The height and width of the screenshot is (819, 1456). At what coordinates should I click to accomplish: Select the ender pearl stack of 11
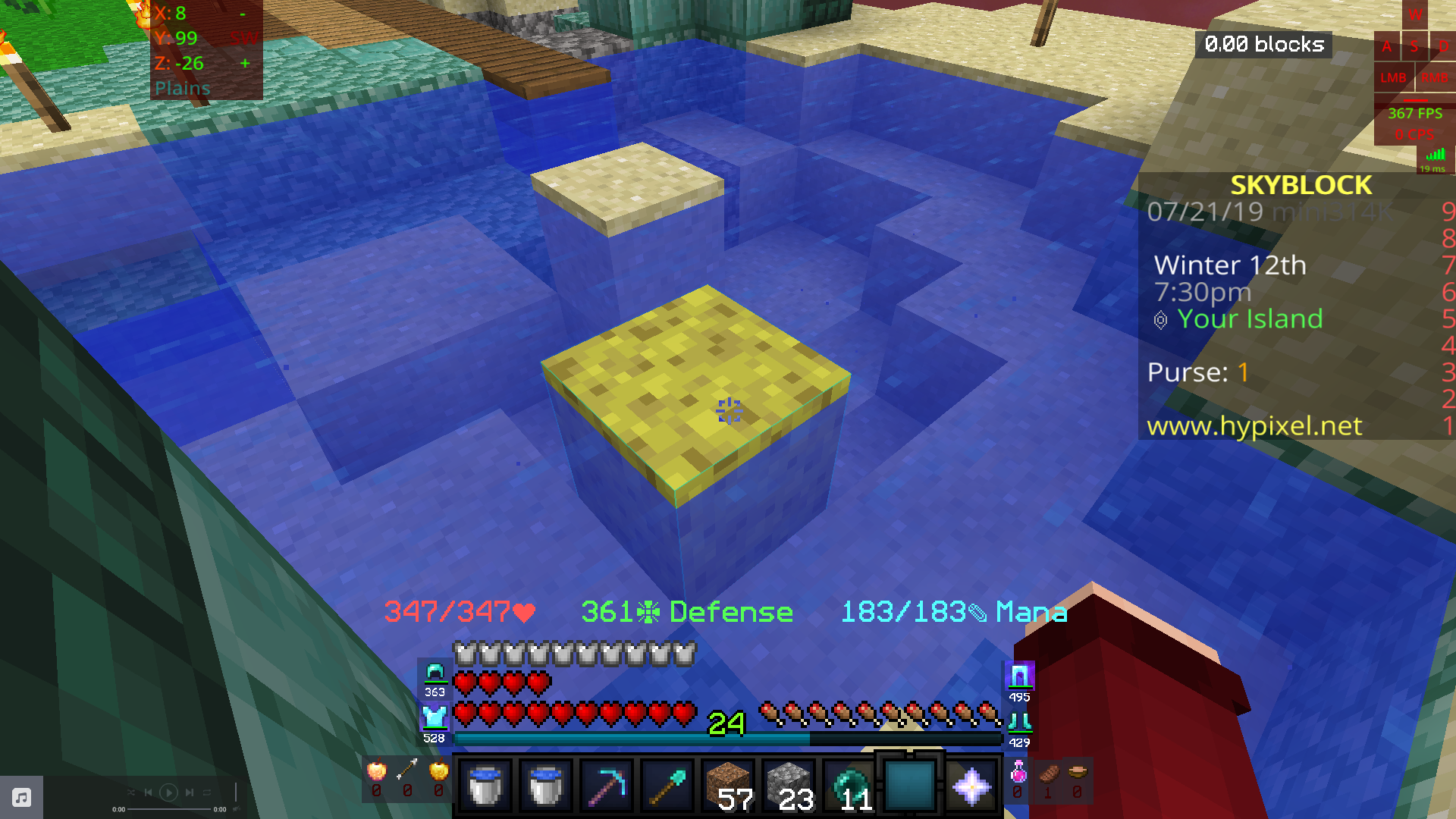click(849, 785)
